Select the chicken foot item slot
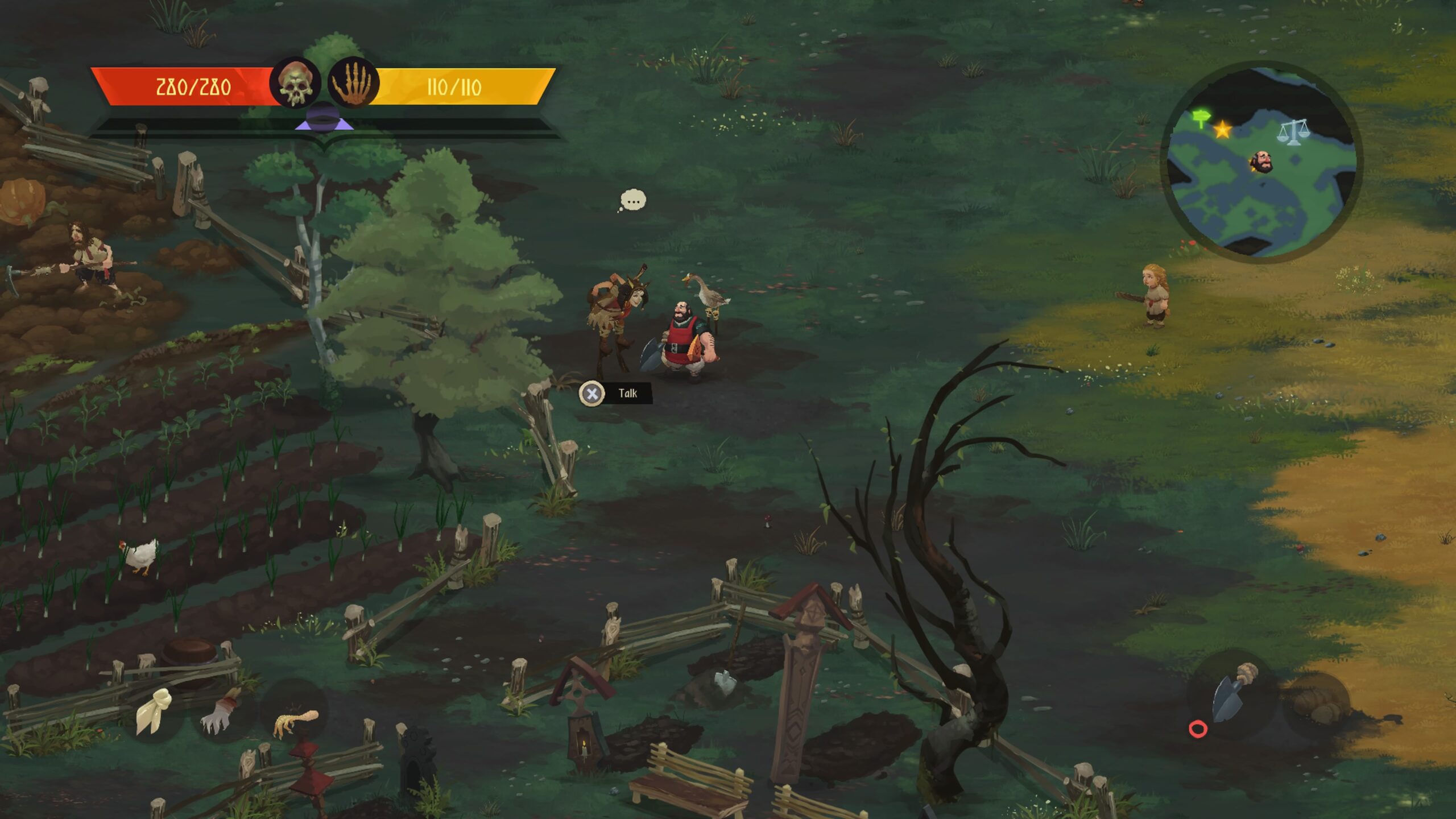 coord(295,721)
